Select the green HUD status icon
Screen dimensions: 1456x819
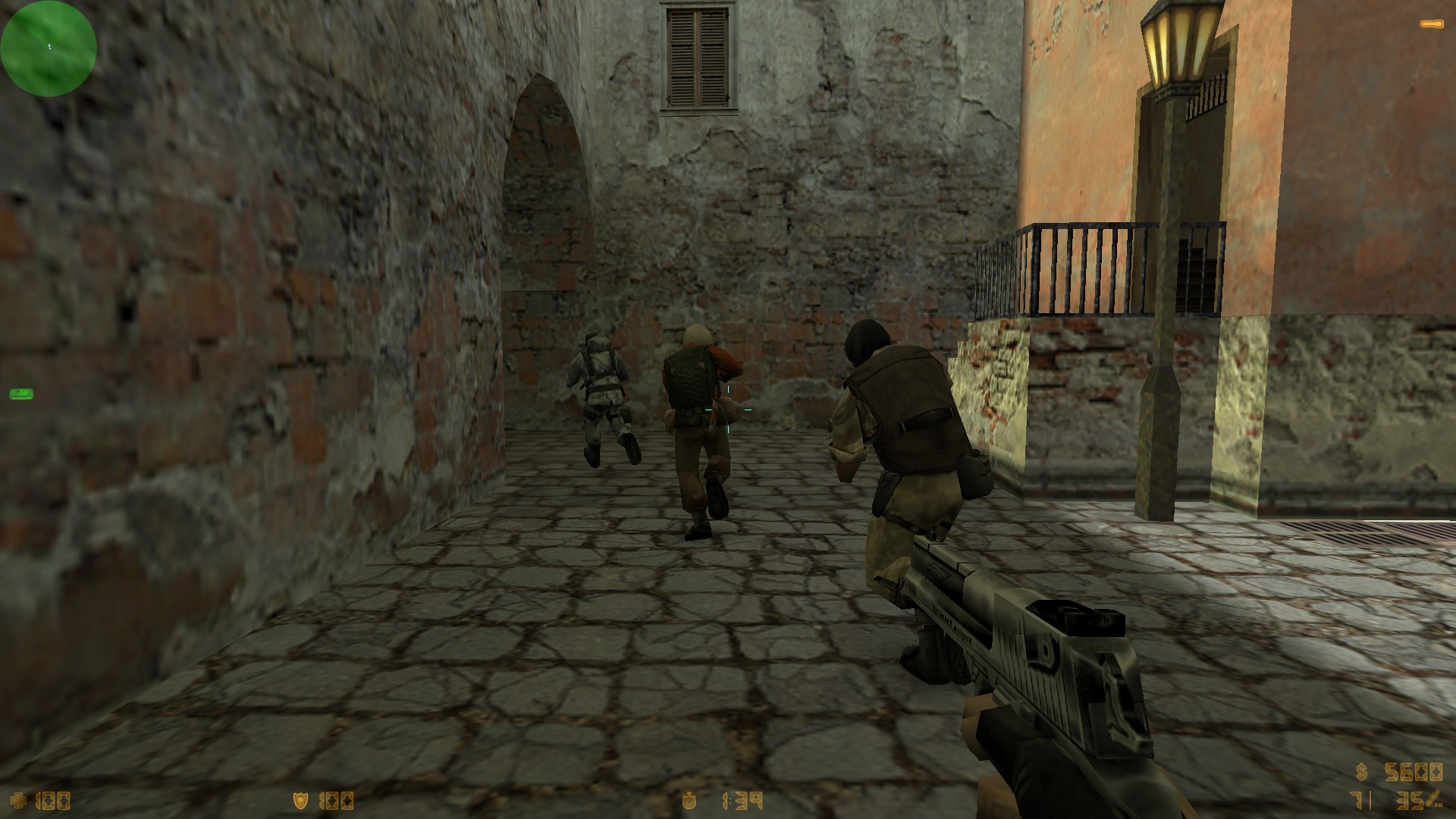20,394
